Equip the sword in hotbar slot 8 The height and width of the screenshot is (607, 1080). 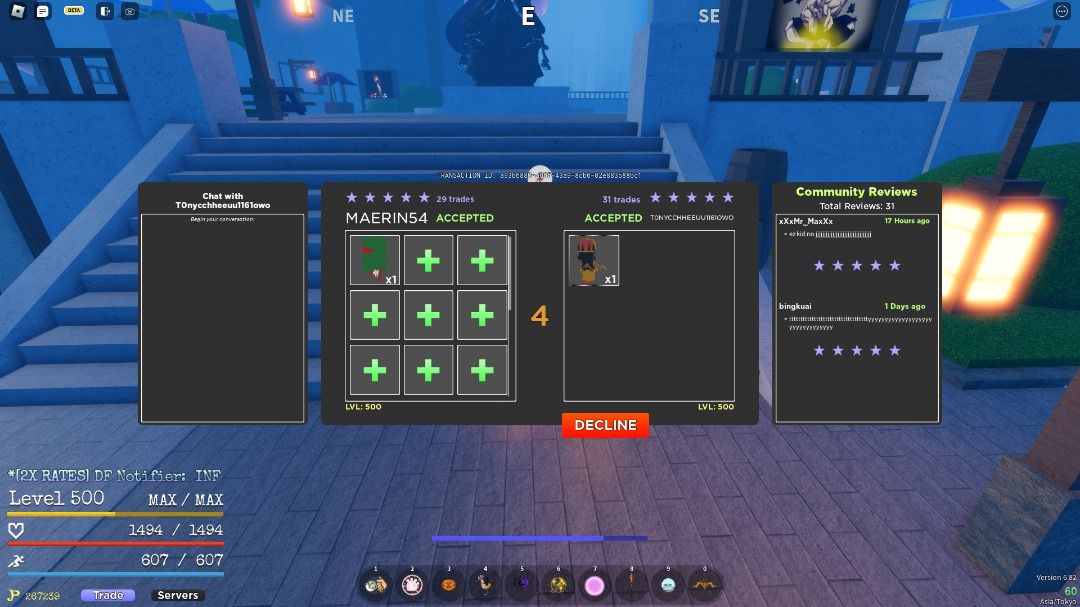click(x=632, y=585)
